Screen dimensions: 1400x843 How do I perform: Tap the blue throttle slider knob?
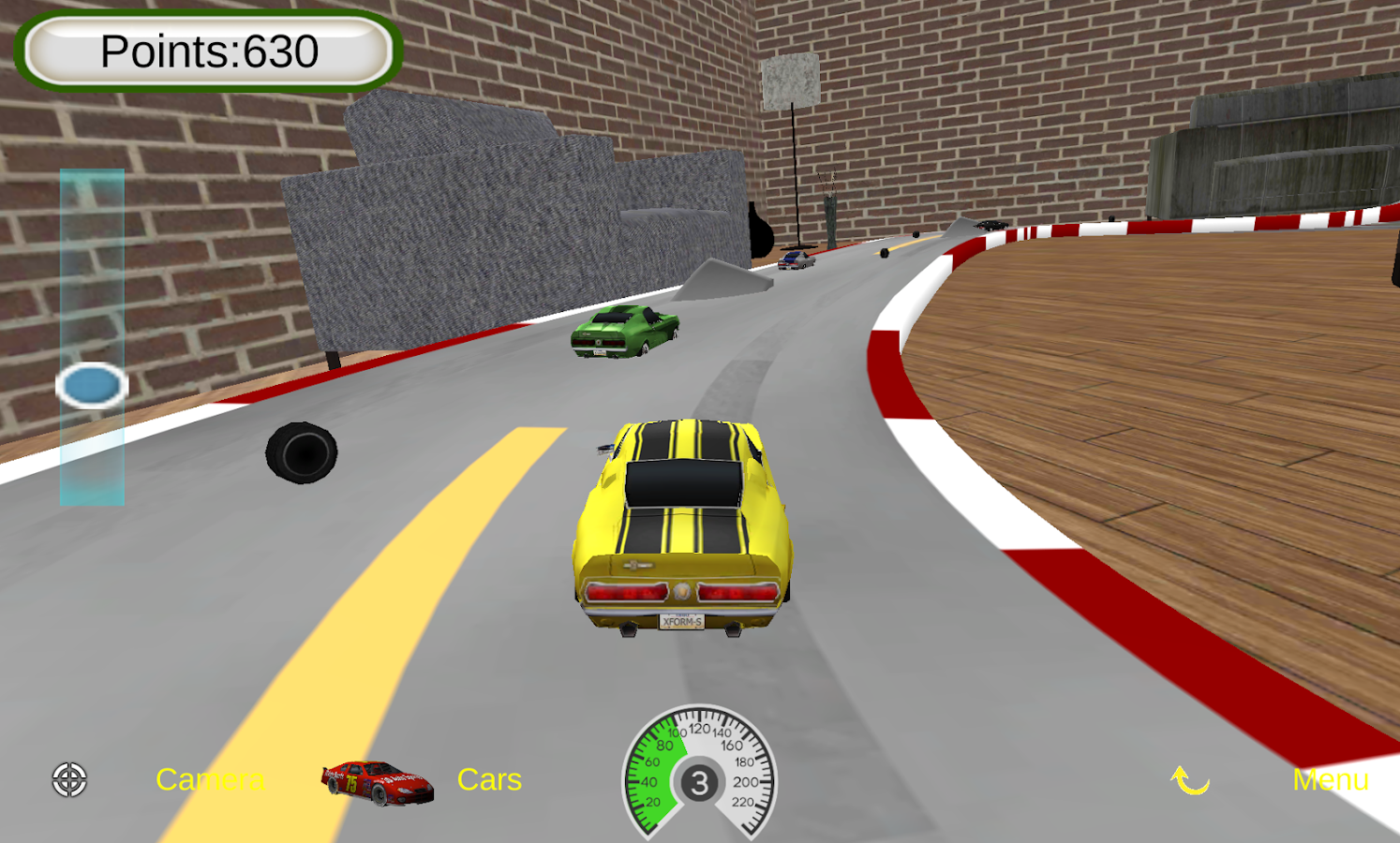tap(92, 384)
